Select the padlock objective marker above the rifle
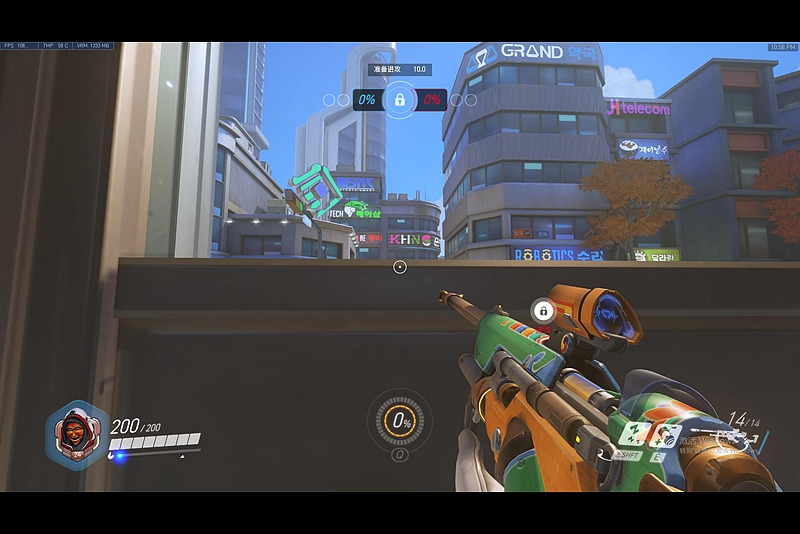 (x=542, y=309)
